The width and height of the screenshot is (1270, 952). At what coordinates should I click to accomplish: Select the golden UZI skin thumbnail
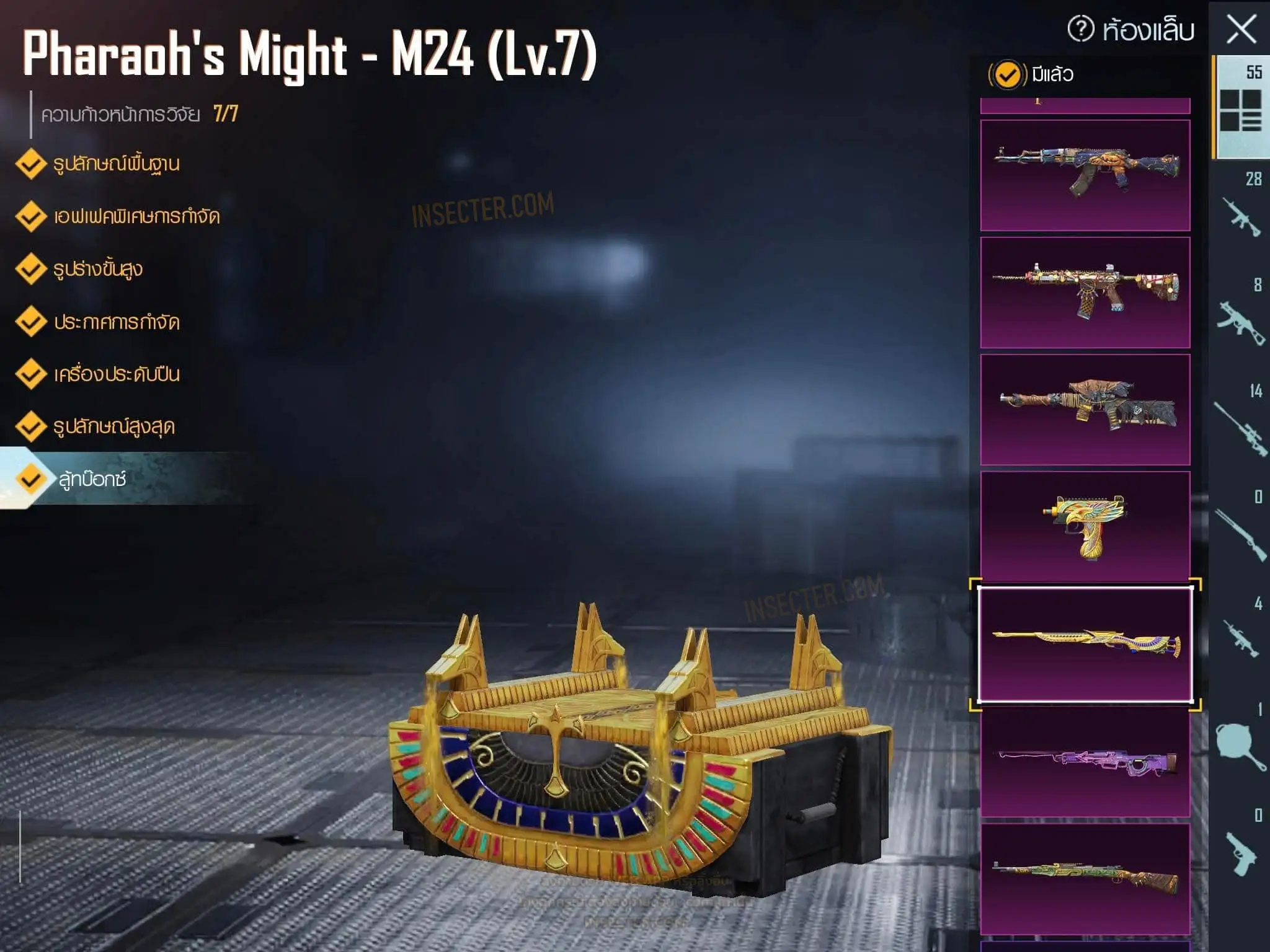click(x=1085, y=526)
